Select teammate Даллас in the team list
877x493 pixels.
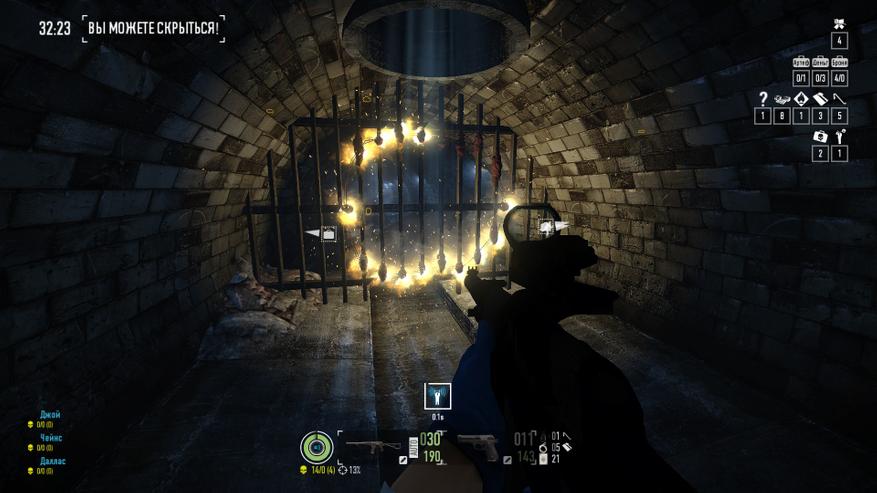click(53, 461)
